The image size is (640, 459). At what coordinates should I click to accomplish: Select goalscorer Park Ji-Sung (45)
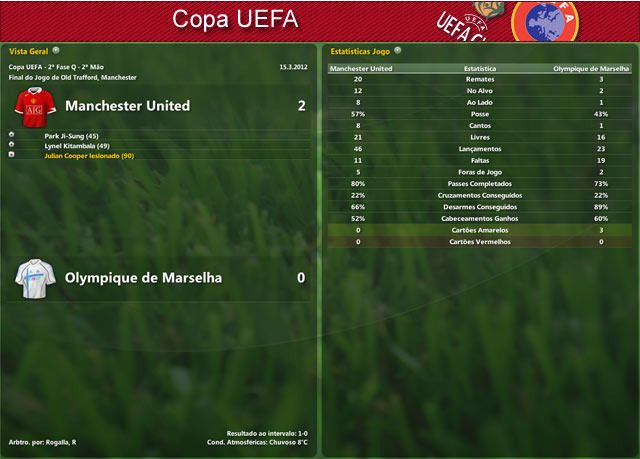[71, 135]
